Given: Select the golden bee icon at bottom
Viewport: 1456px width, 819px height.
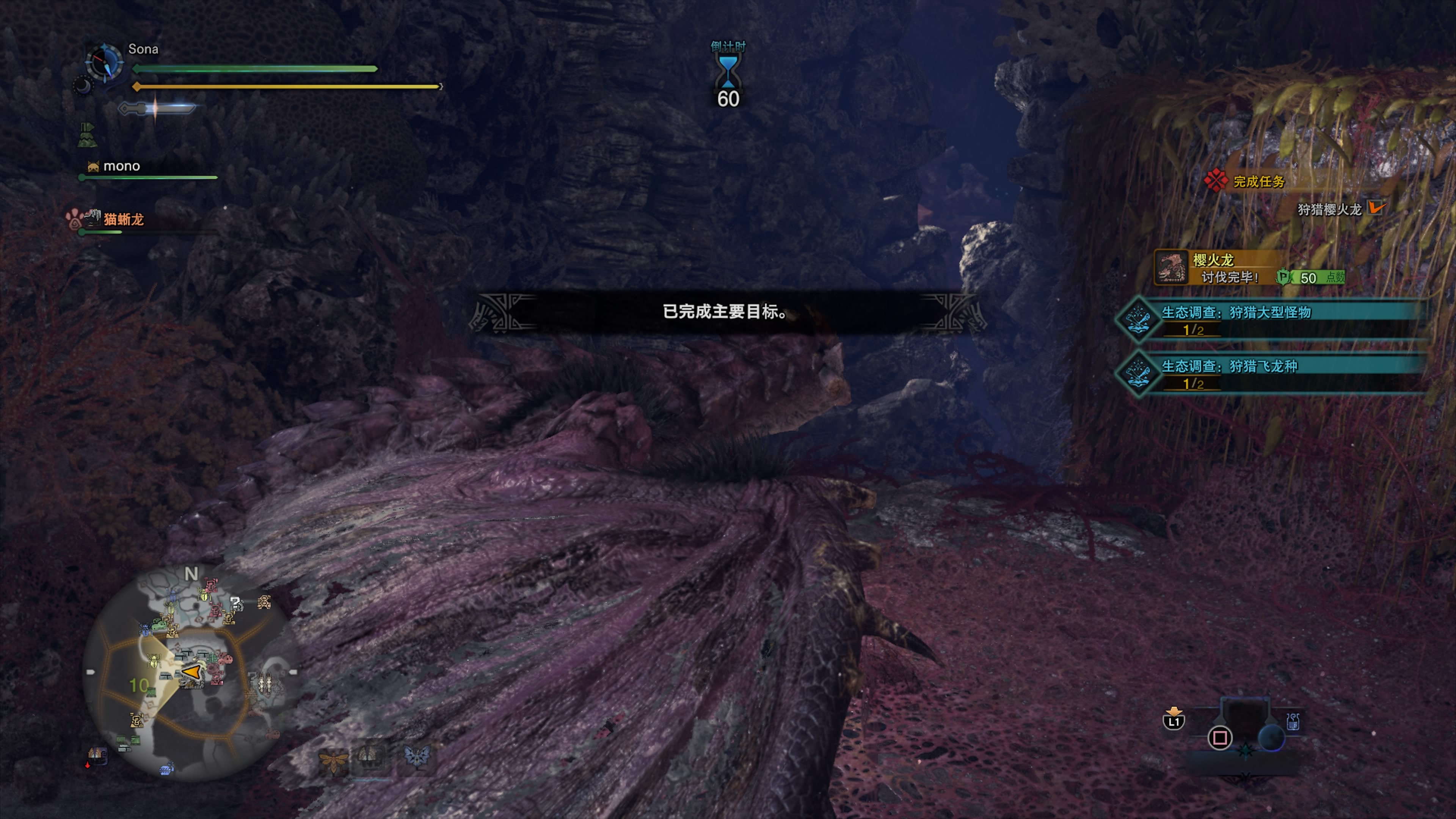Looking at the screenshot, I should (x=333, y=759).
